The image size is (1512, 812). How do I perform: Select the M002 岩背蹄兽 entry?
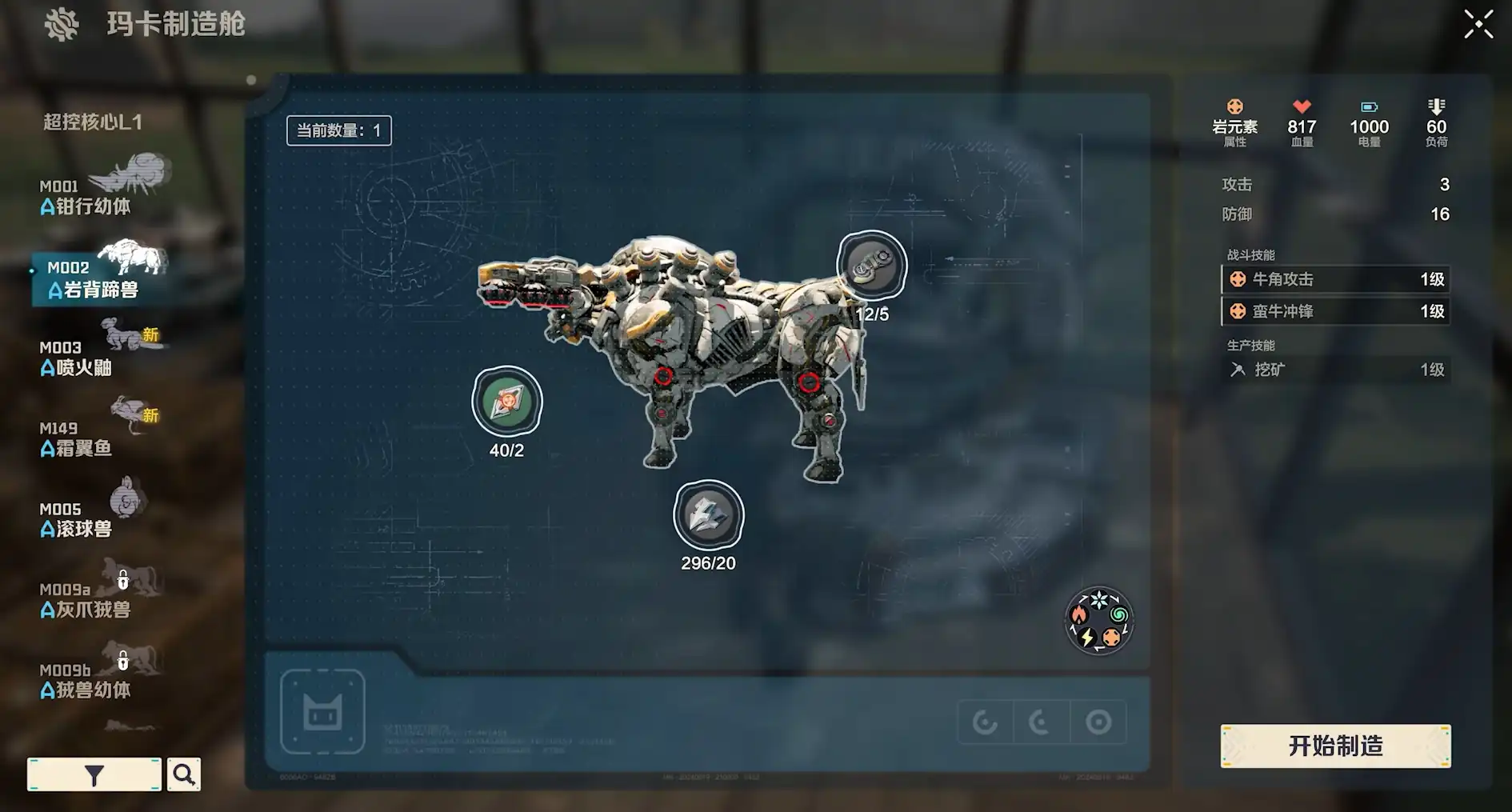click(x=94, y=279)
